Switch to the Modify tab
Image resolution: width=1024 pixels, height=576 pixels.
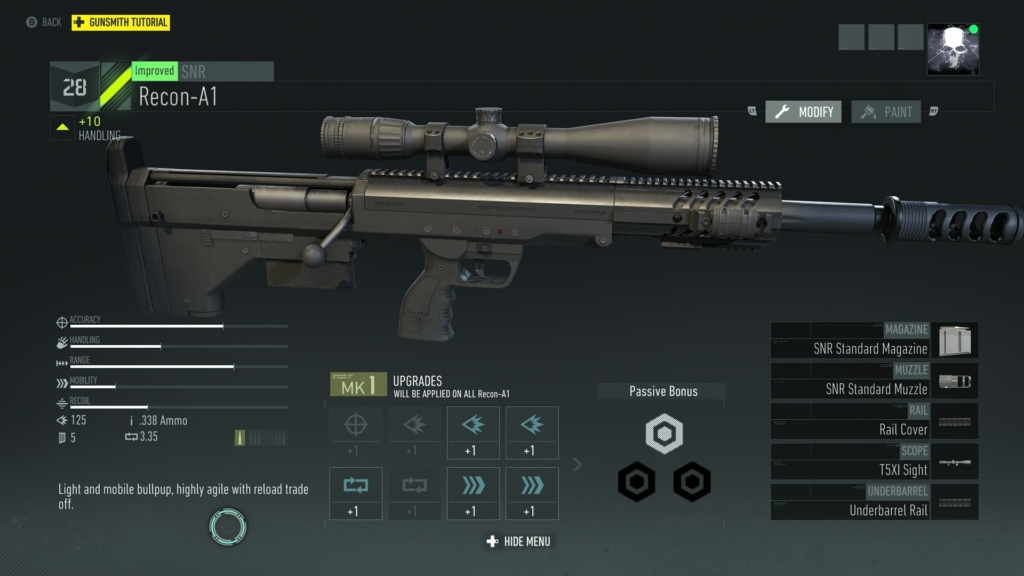click(804, 112)
